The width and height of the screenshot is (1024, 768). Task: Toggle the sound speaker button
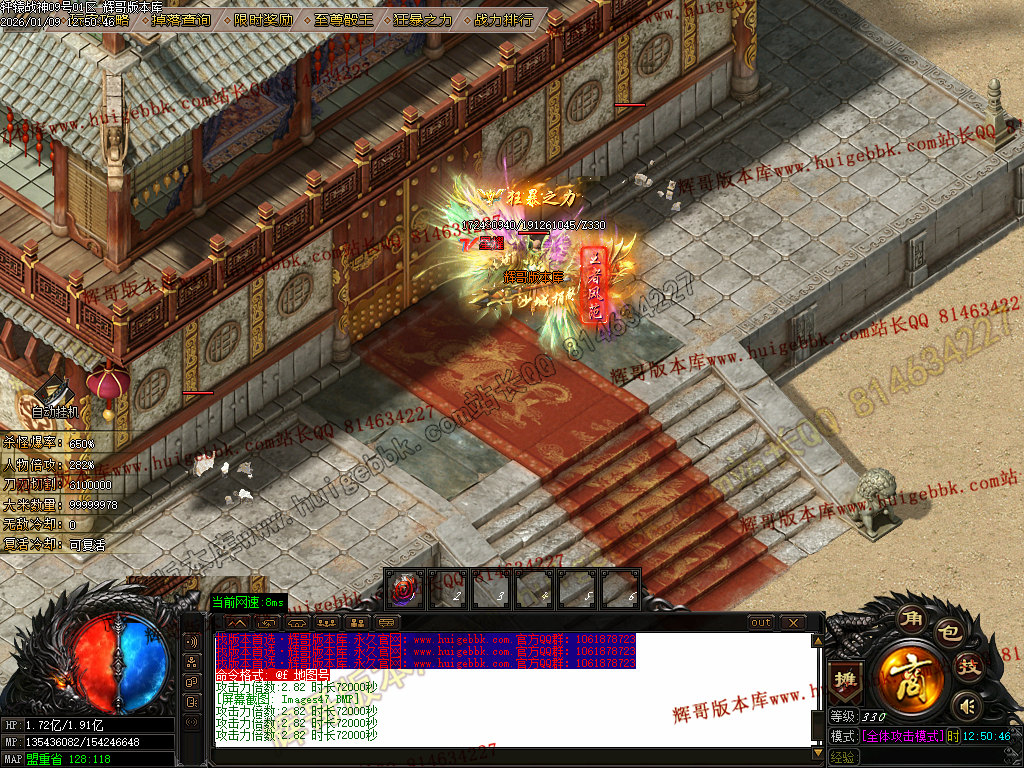click(965, 707)
